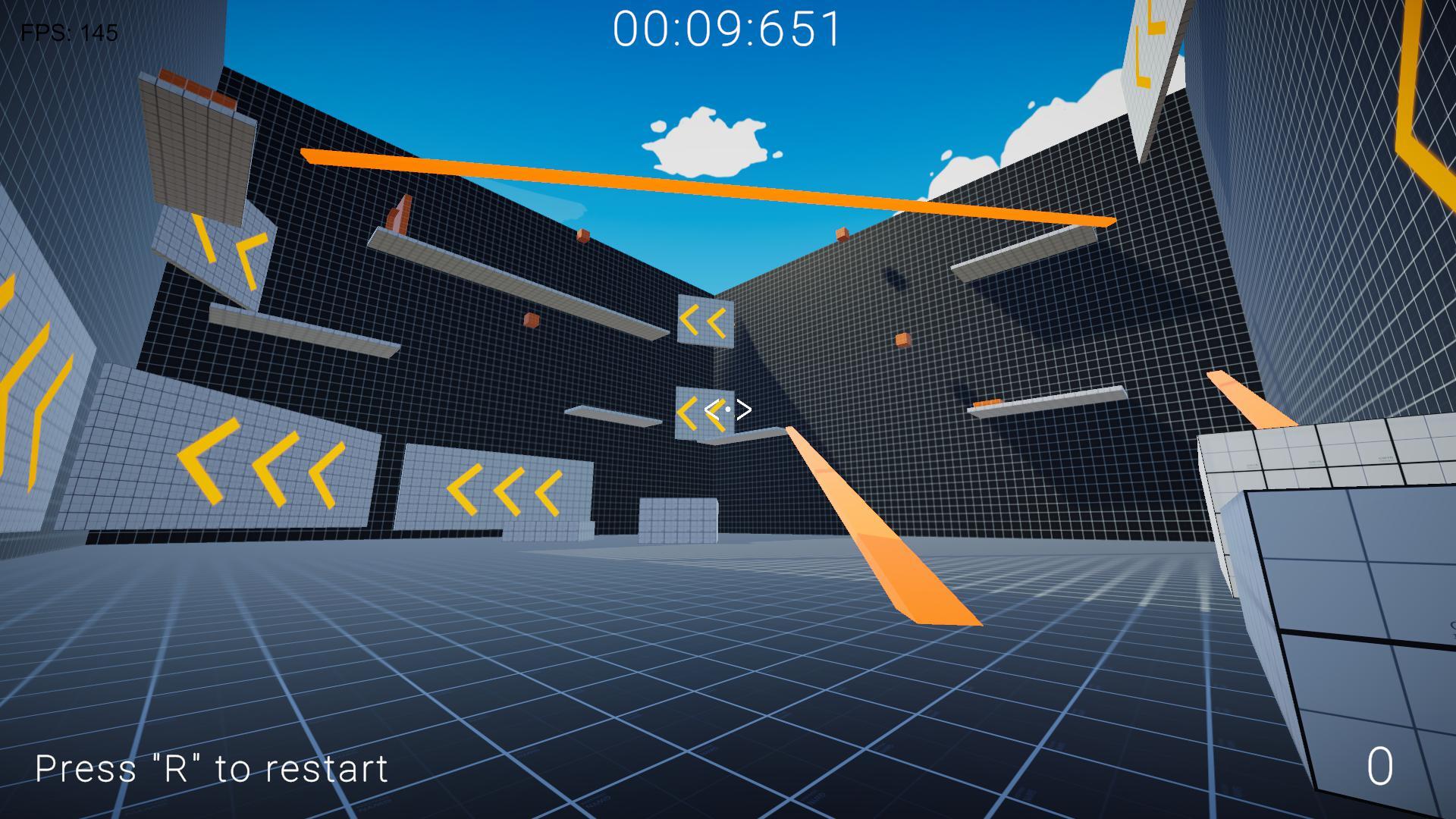Click the timer reading 00:09:651
This screenshot has height=819, width=1456.
(x=726, y=30)
